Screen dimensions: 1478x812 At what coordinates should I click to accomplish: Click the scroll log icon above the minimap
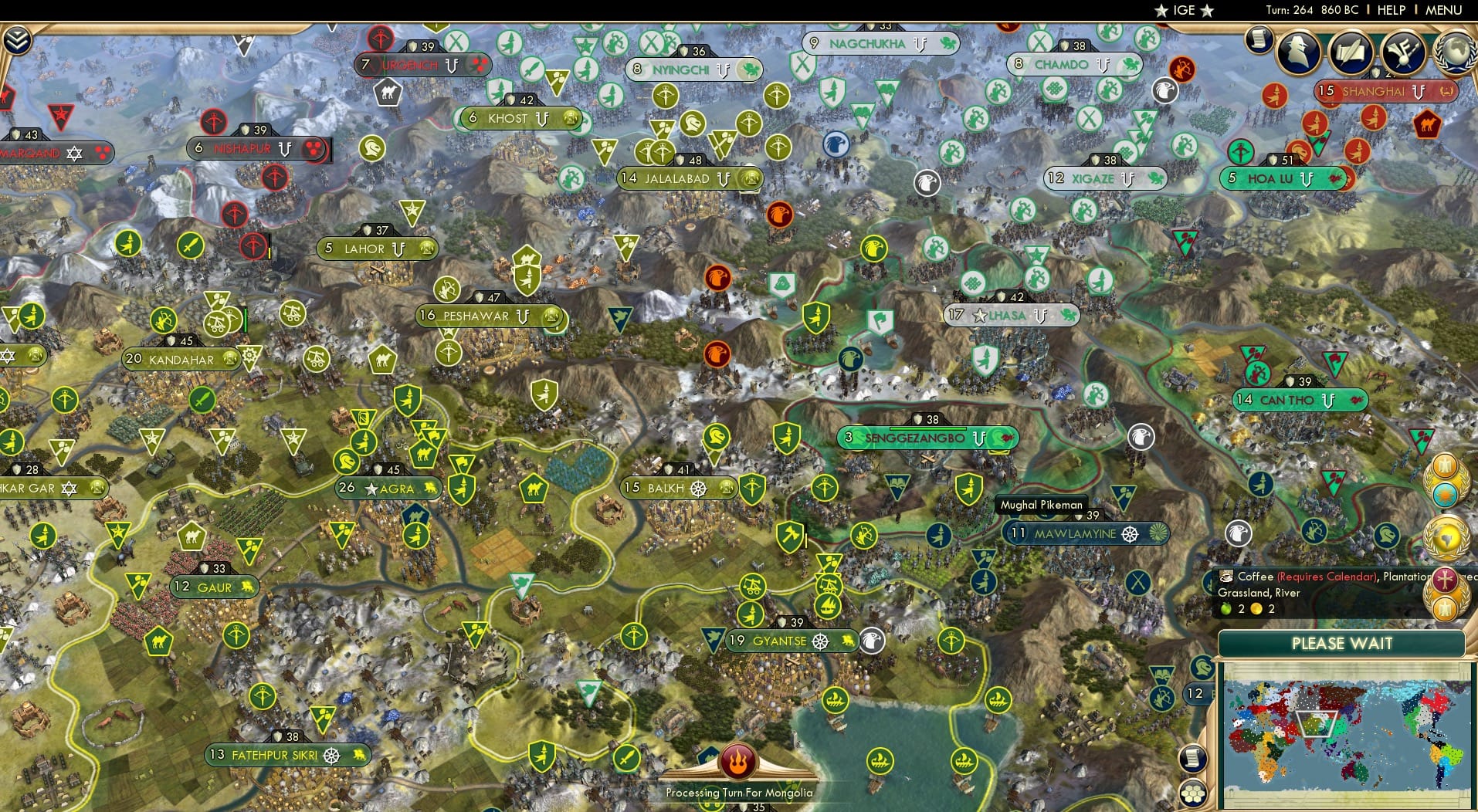click(x=1193, y=759)
